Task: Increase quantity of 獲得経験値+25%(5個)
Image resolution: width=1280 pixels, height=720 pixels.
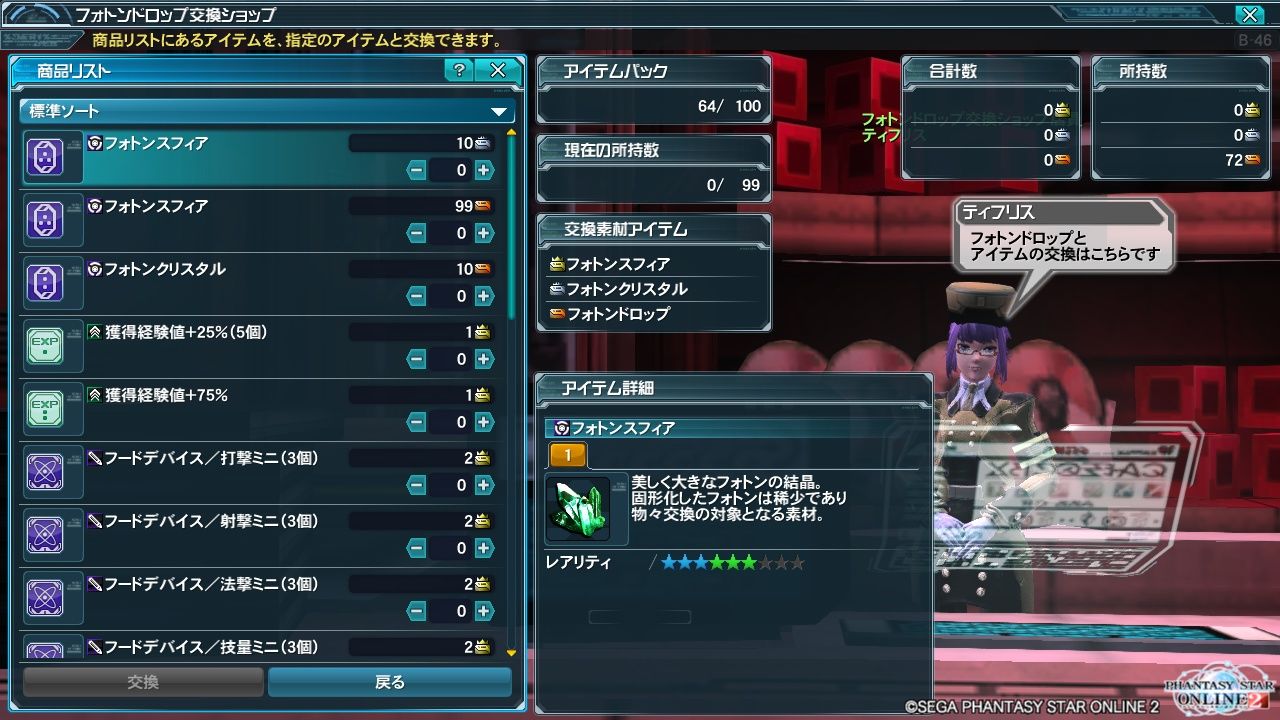Action: [x=484, y=359]
